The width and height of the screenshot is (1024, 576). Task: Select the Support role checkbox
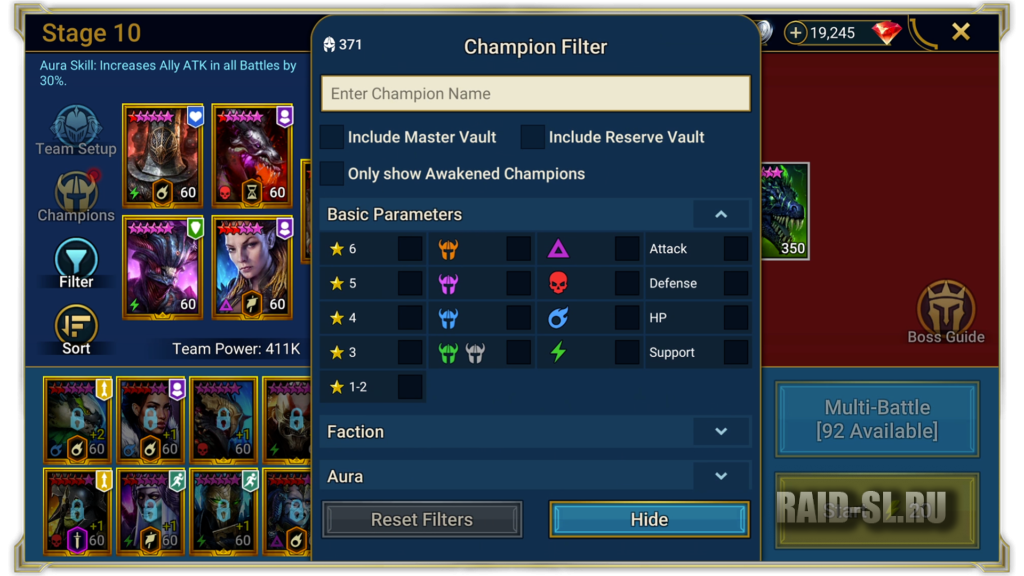[x=735, y=352]
